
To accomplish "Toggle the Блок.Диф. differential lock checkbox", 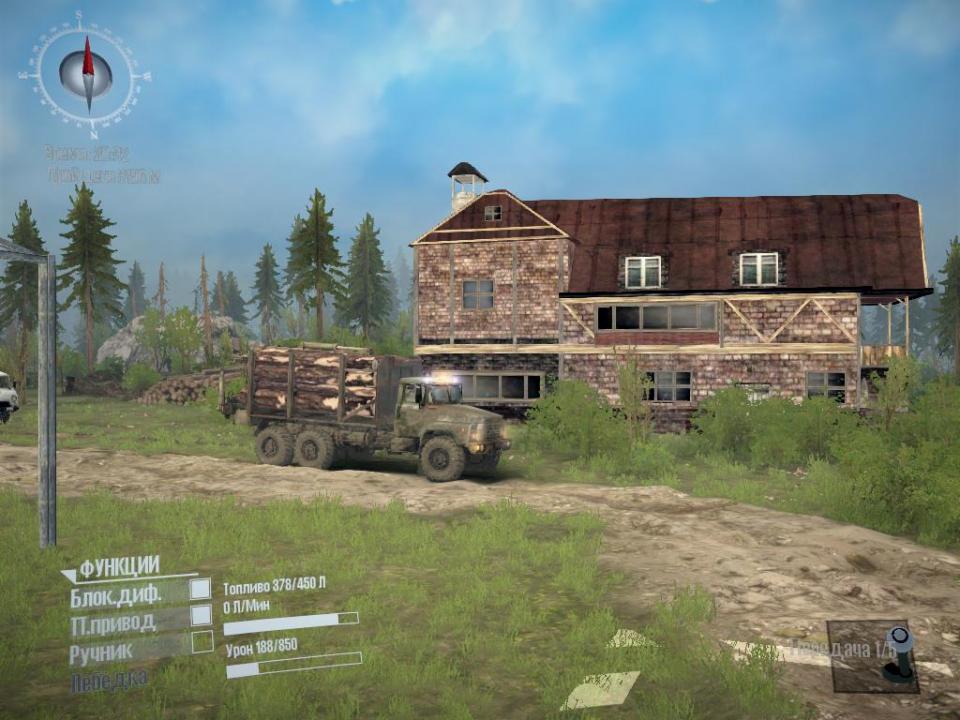I will [x=201, y=589].
